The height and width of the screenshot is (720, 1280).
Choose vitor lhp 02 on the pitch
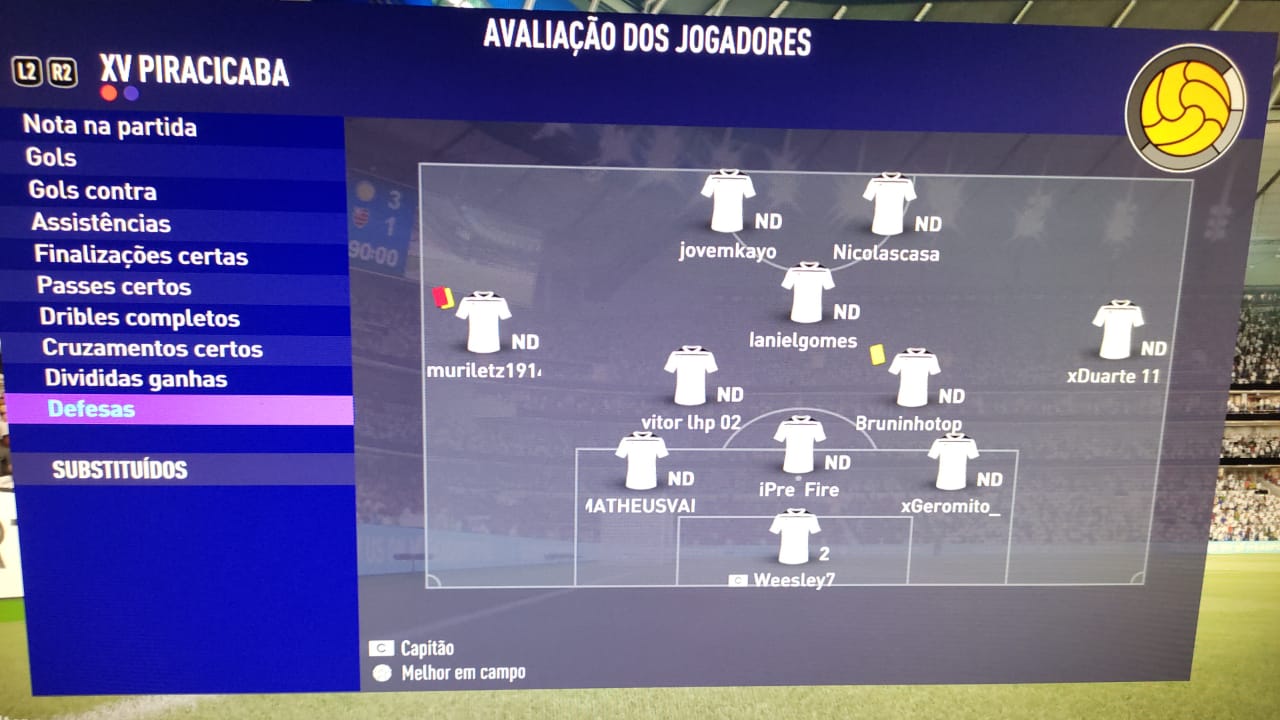click(x=691, y=376)
